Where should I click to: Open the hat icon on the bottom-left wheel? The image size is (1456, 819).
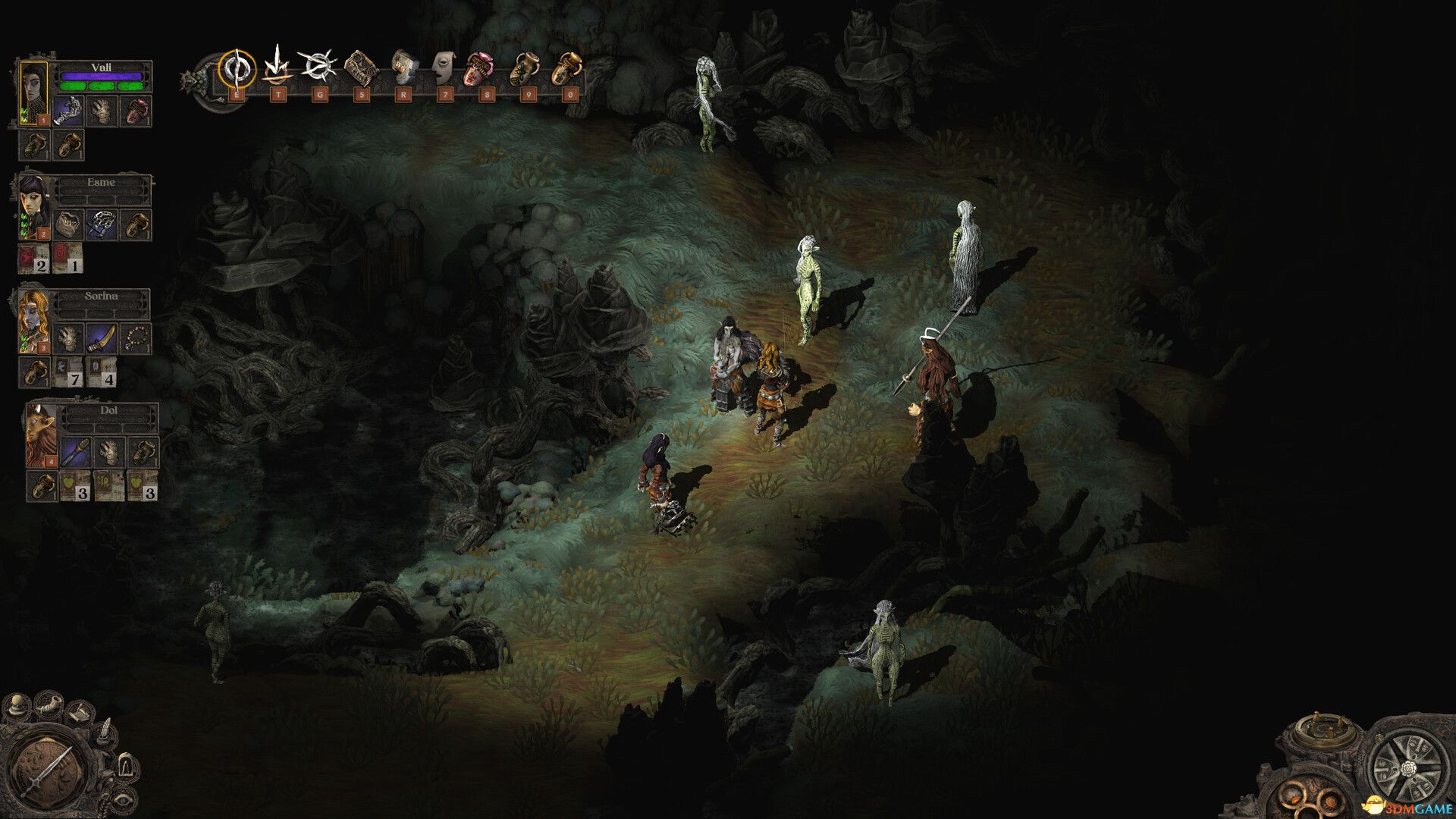(16, 704)
